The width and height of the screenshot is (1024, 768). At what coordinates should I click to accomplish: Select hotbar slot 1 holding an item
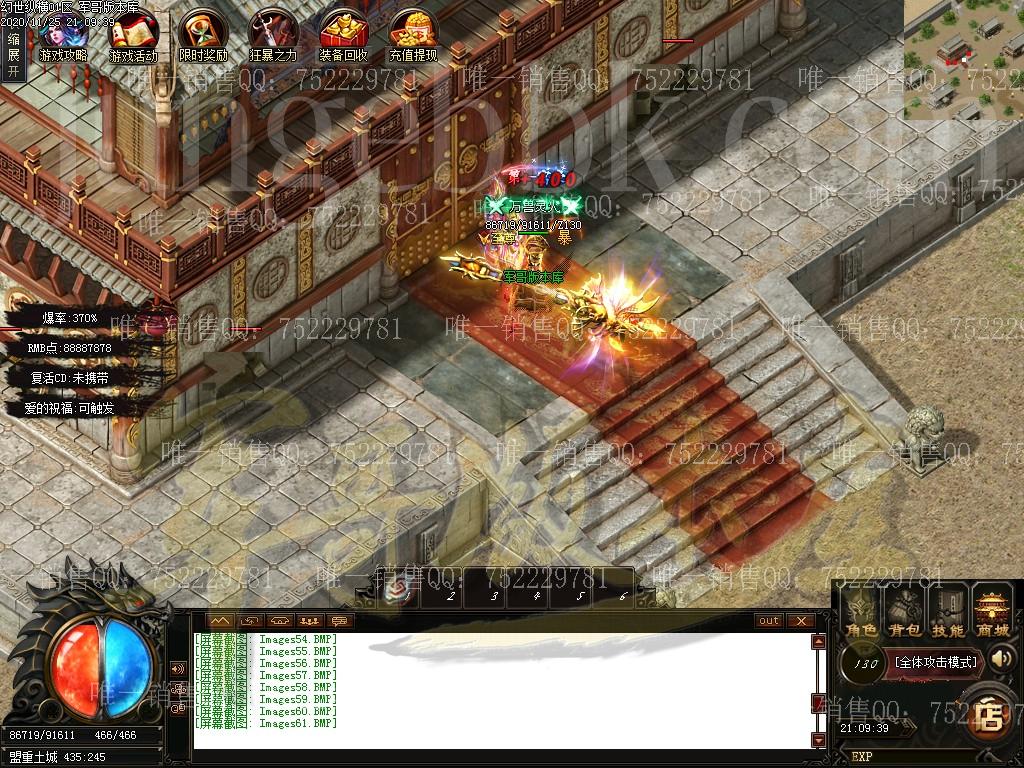coord(403,592)
